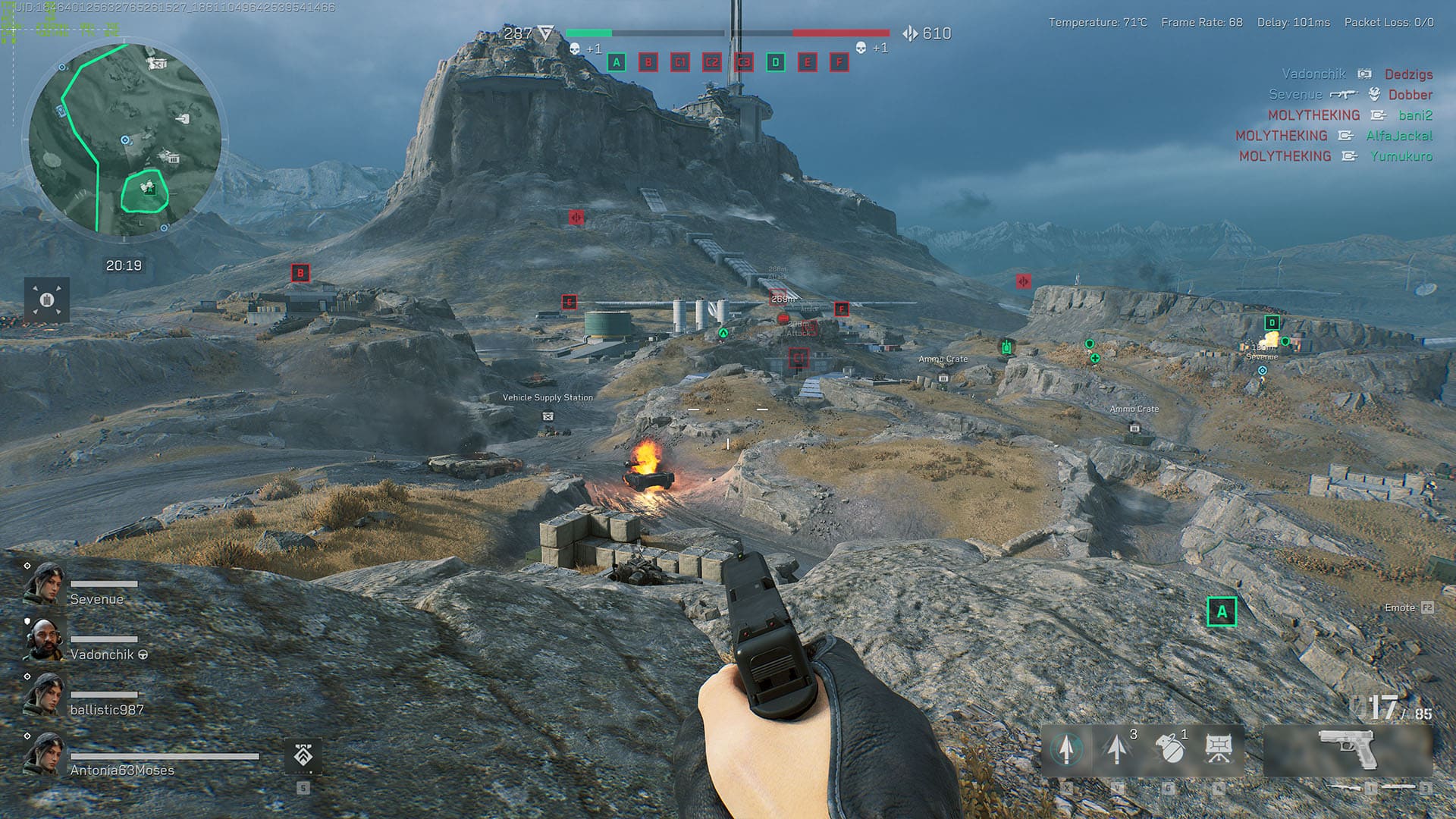Click the square icon below the timer
Image resolution: width=1456 pixels, height=819 pixels.
[x=47, y=300]
